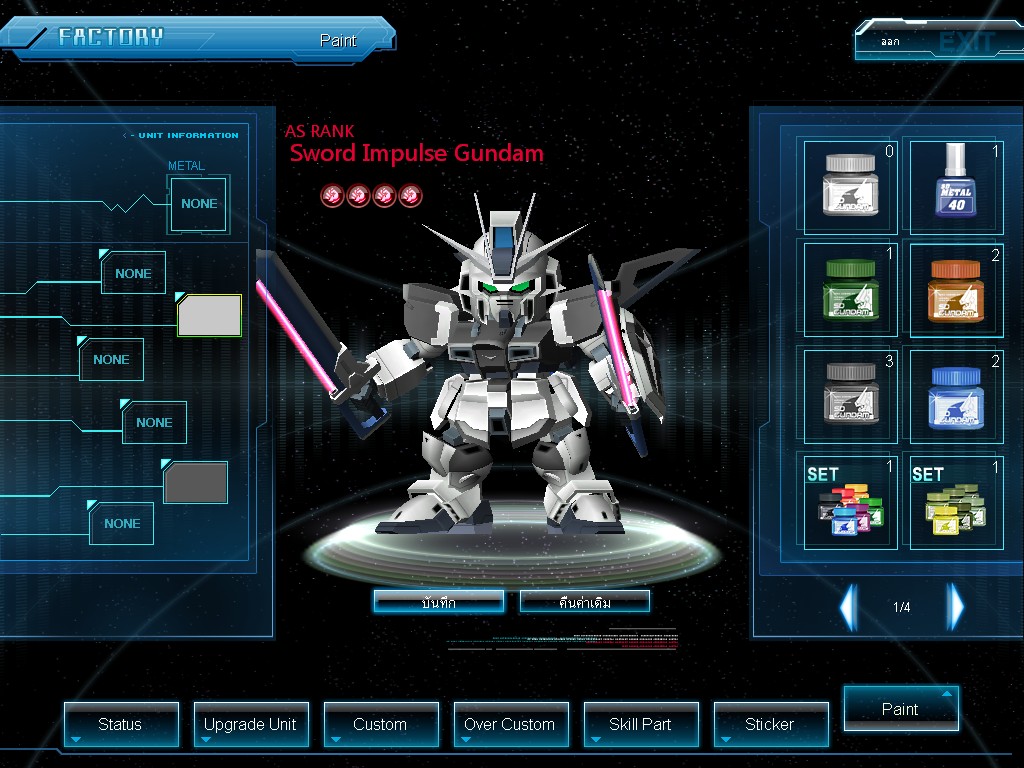Pick the blue paint jar
Image resolution: width=1024 pixels, height=768 pixels.
tap(953, 394)
